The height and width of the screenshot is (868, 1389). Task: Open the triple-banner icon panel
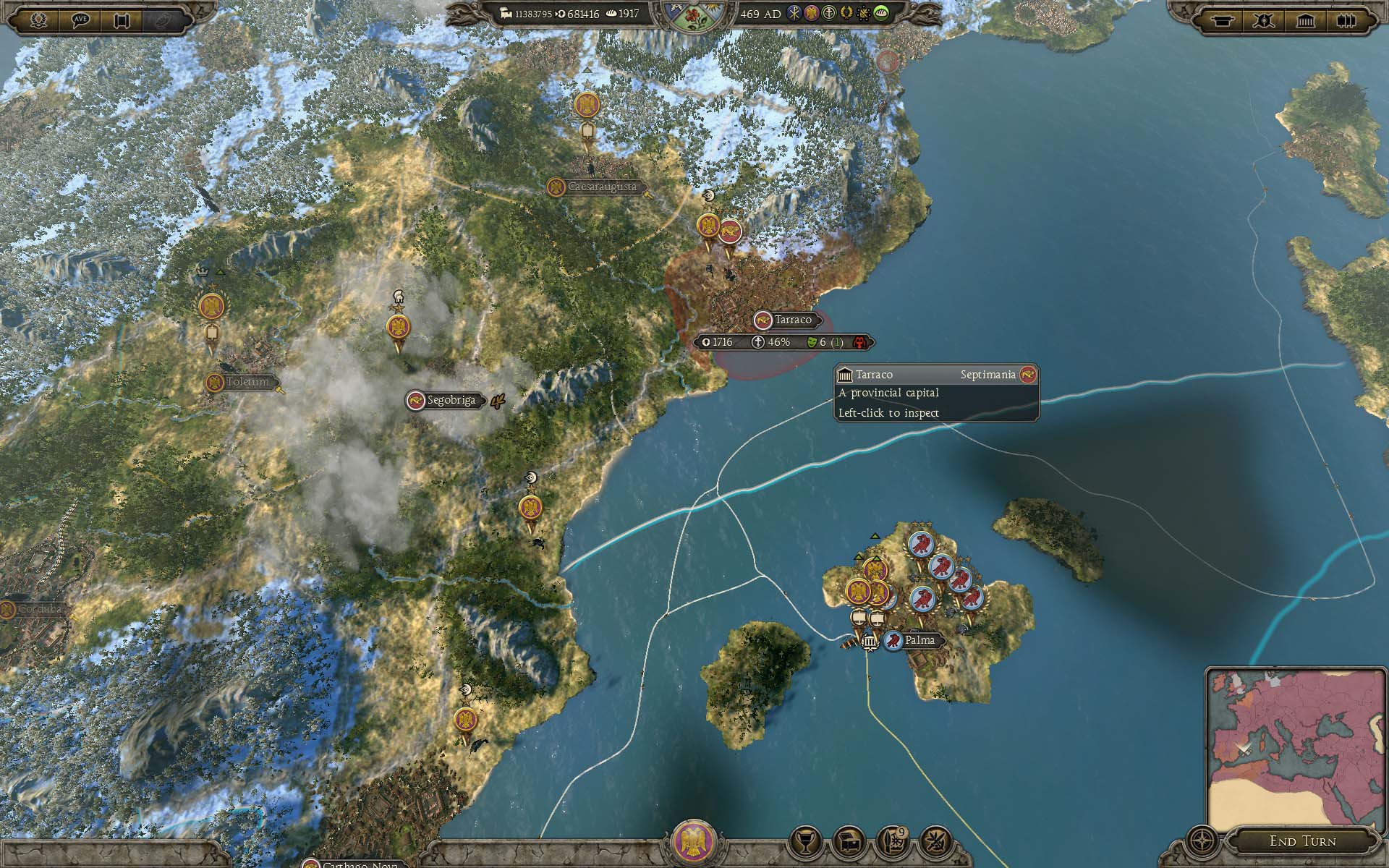[x=1346, y=20]
